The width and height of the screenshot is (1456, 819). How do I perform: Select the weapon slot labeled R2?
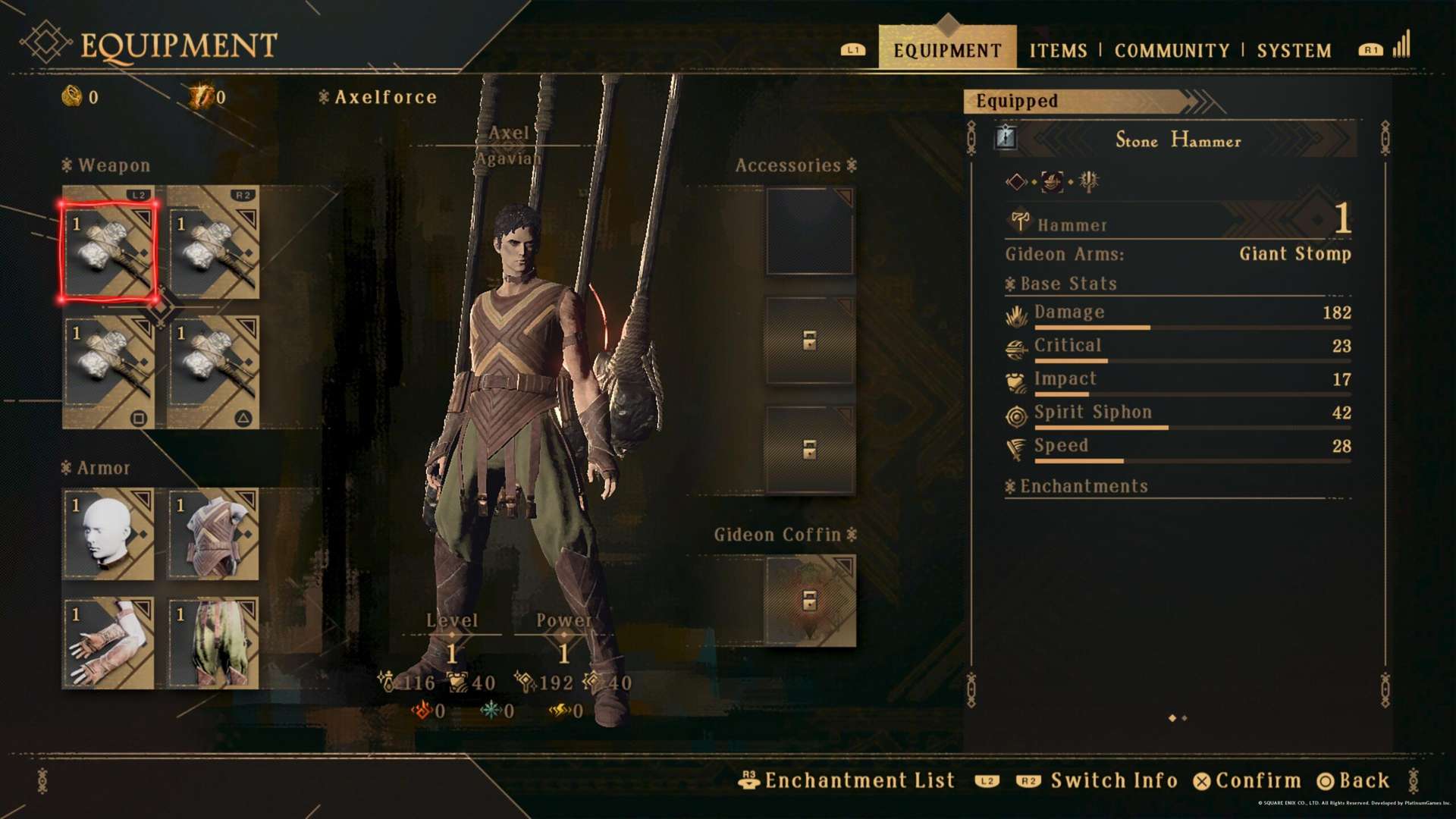point(213,243)
